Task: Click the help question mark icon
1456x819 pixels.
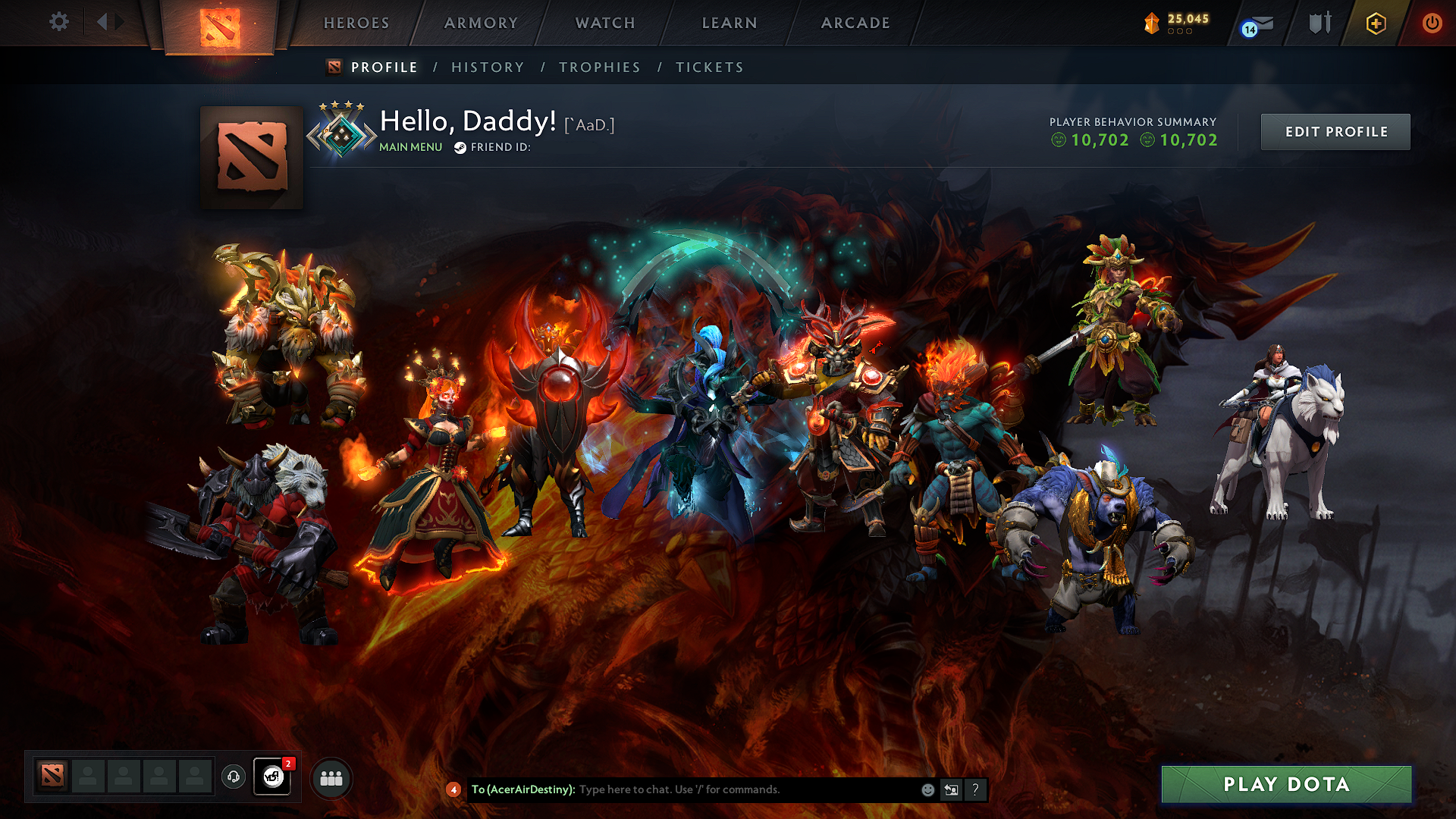Action: point(975,789)
